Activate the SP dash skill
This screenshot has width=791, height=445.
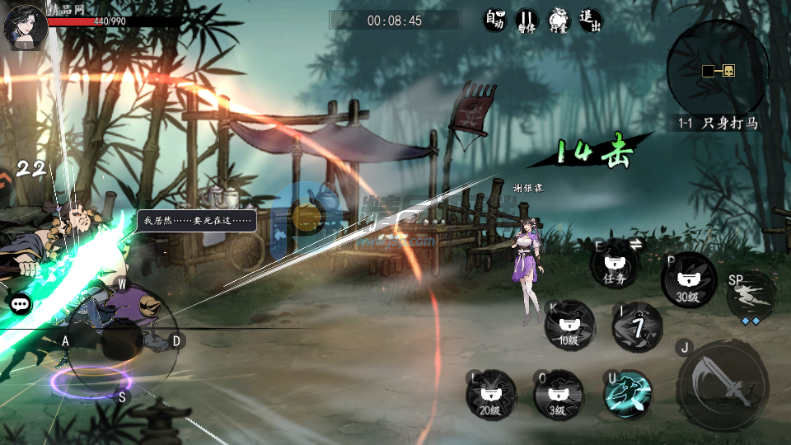click(752, 294)
